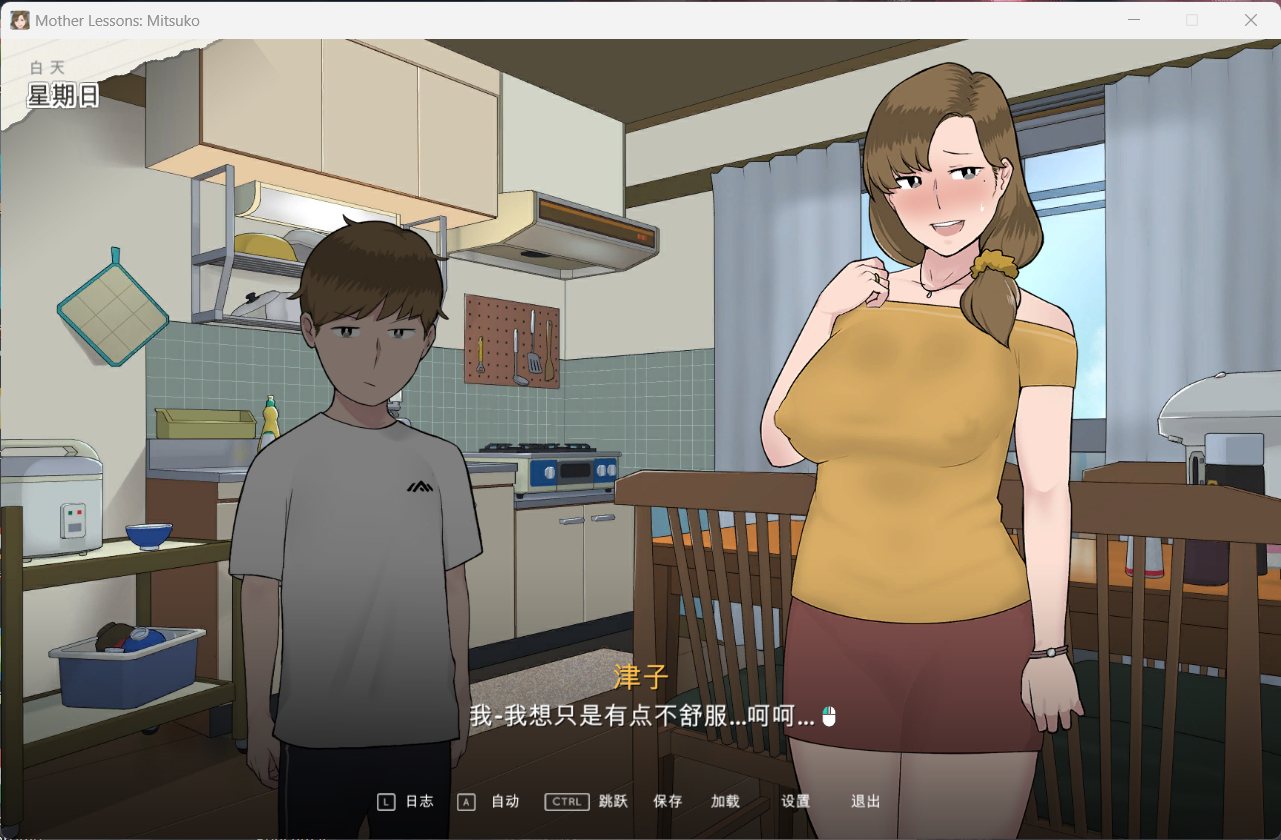This screenshot has width=1281, height=840.
Task: Activate skip mode via 跳跃
Action: pyautogui.click(x=611, y=801)
